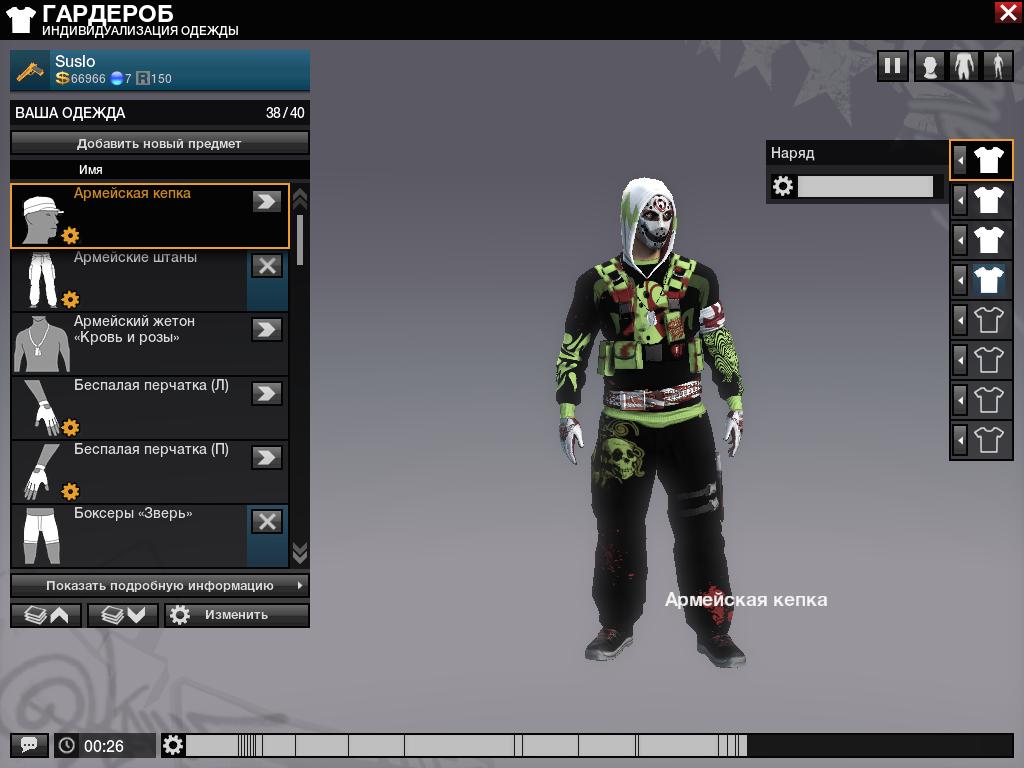Remove the 'Армейские штаны' item
Image resolution: width=1024 pixels, height=768 pixels.
[266, 265]
